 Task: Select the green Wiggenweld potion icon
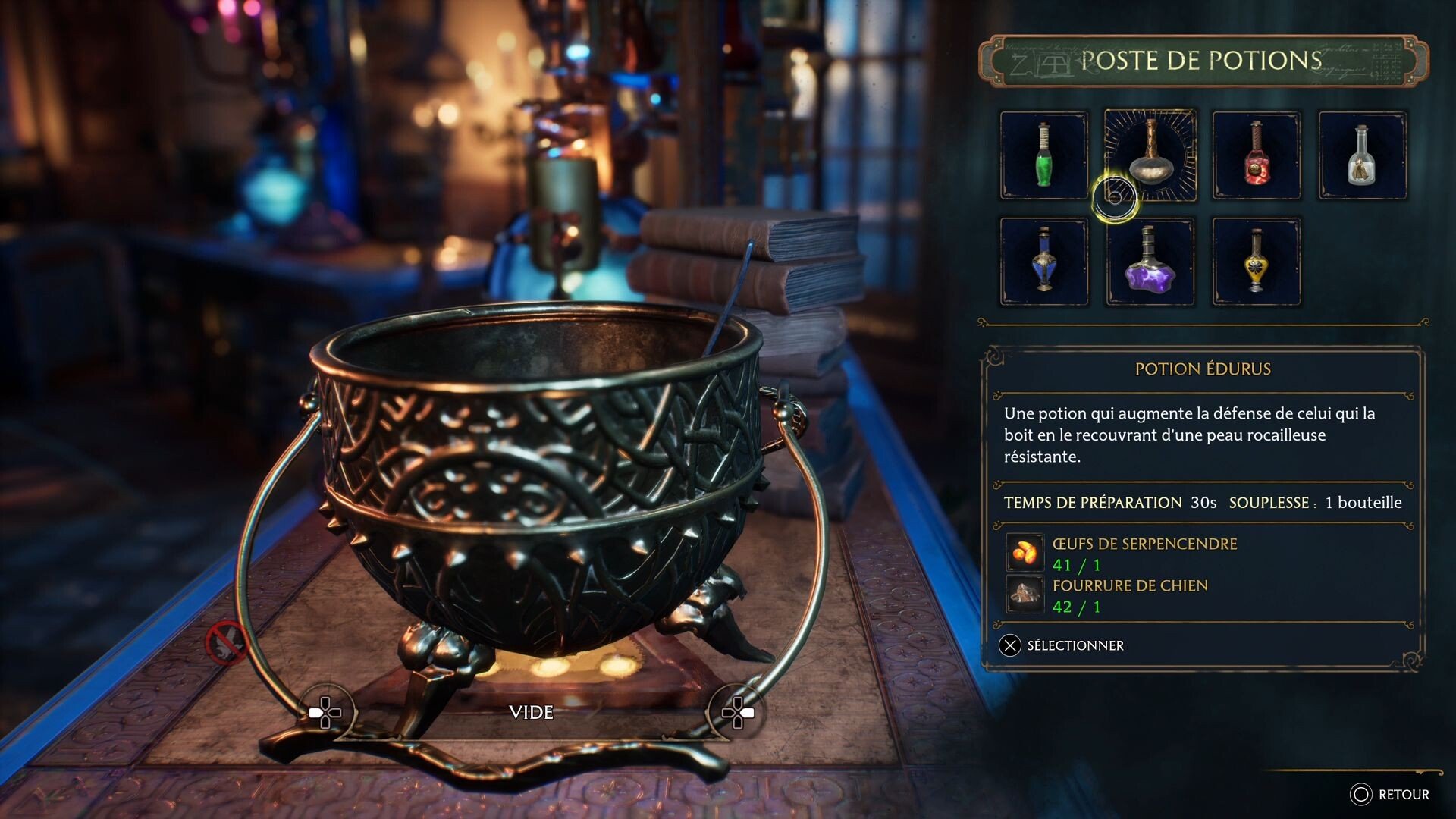point(1043,155)
